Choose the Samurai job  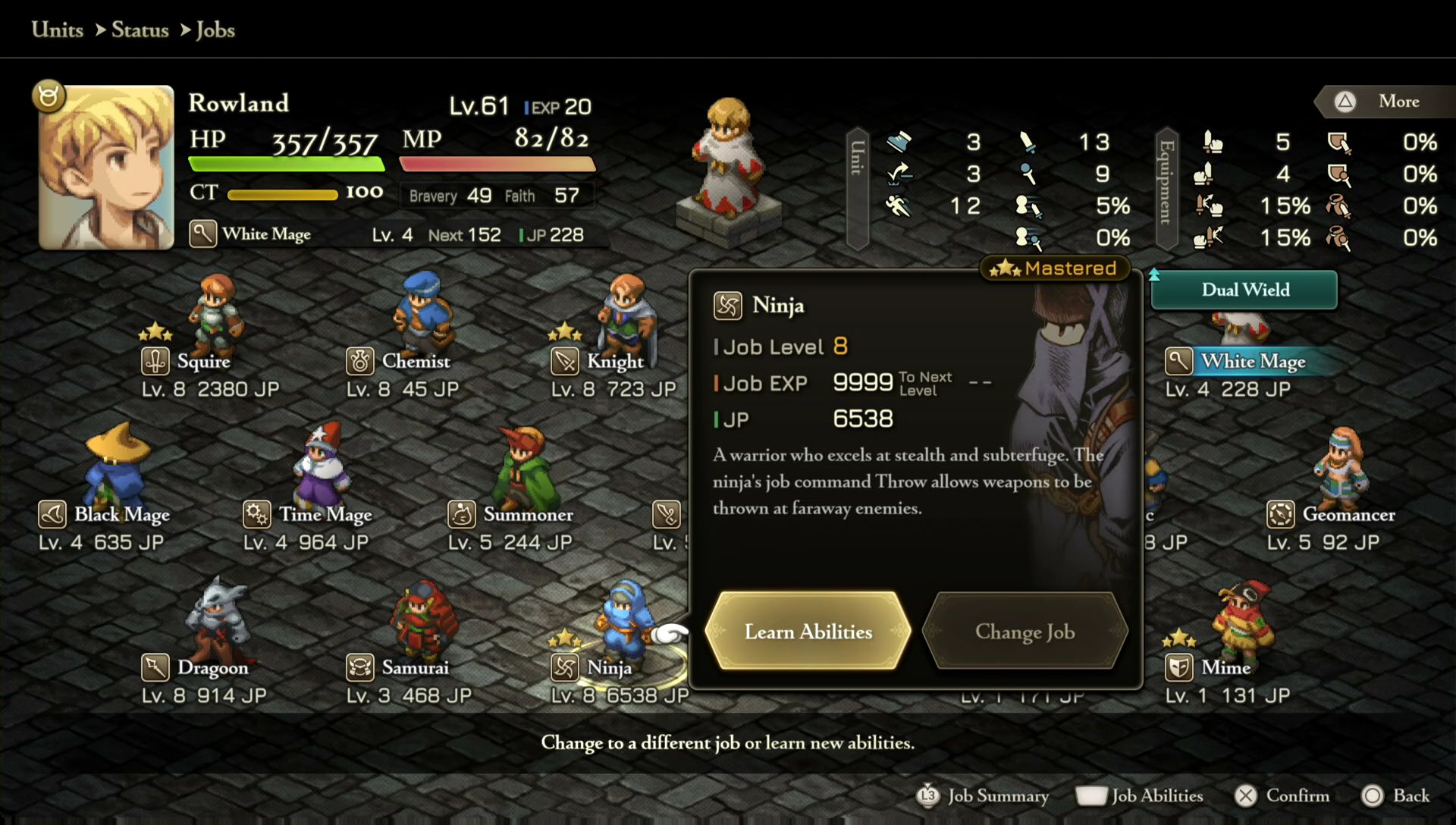(x=415, y=668)
